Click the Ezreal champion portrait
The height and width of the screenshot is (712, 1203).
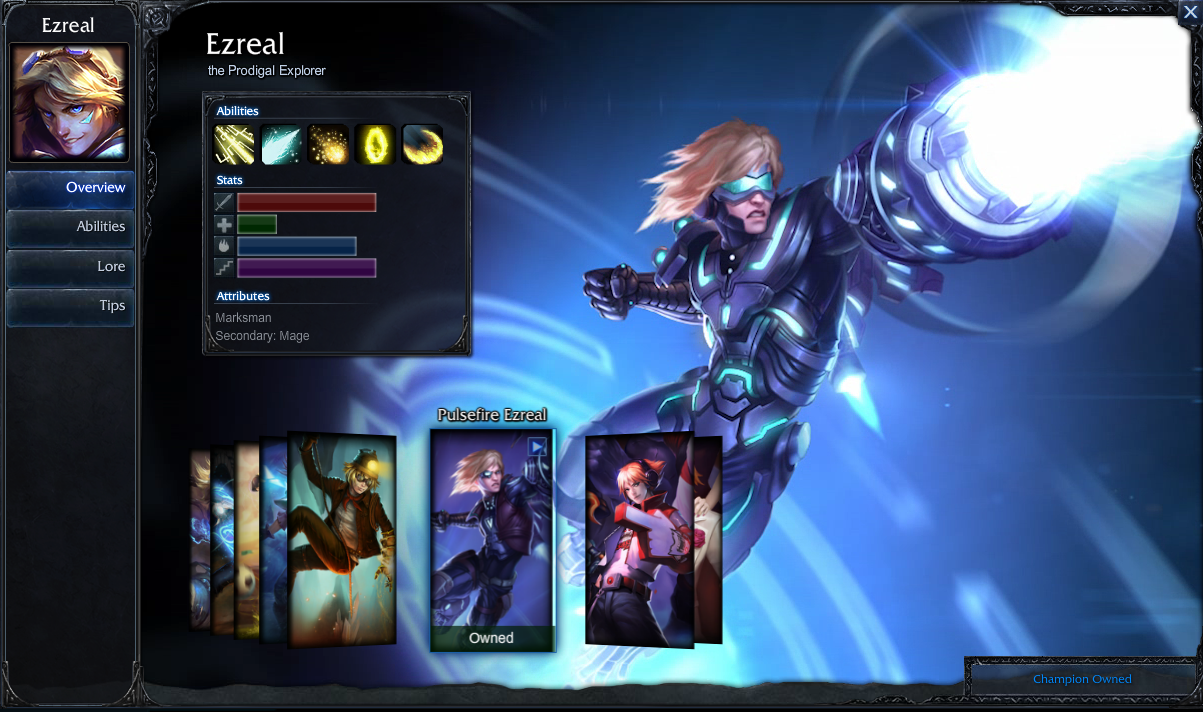(69, 102)
